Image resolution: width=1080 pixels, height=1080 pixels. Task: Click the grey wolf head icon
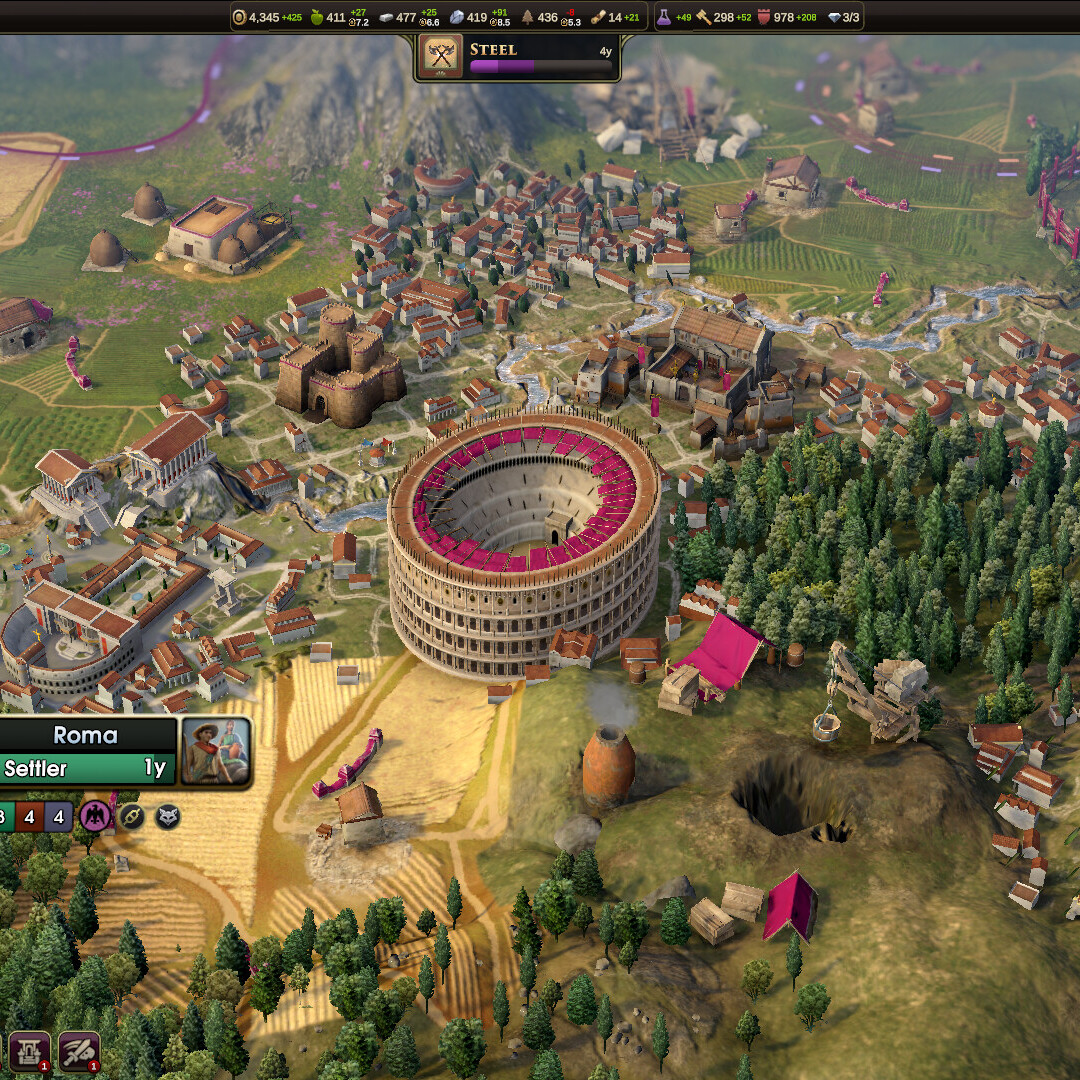[x=167, y=816]
